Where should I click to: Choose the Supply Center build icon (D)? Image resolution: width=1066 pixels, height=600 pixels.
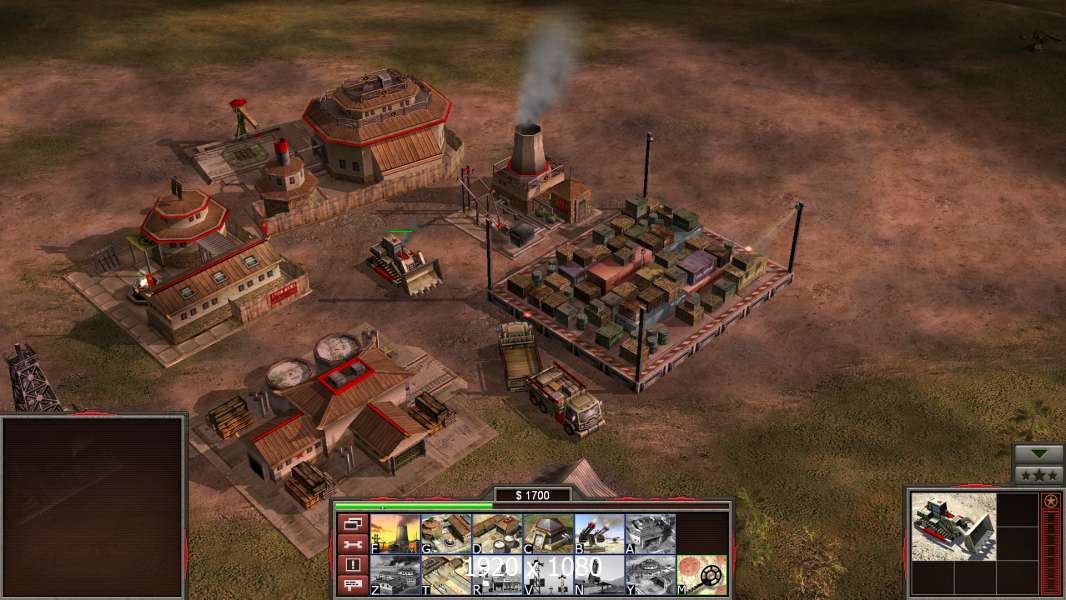click(497, 533)
